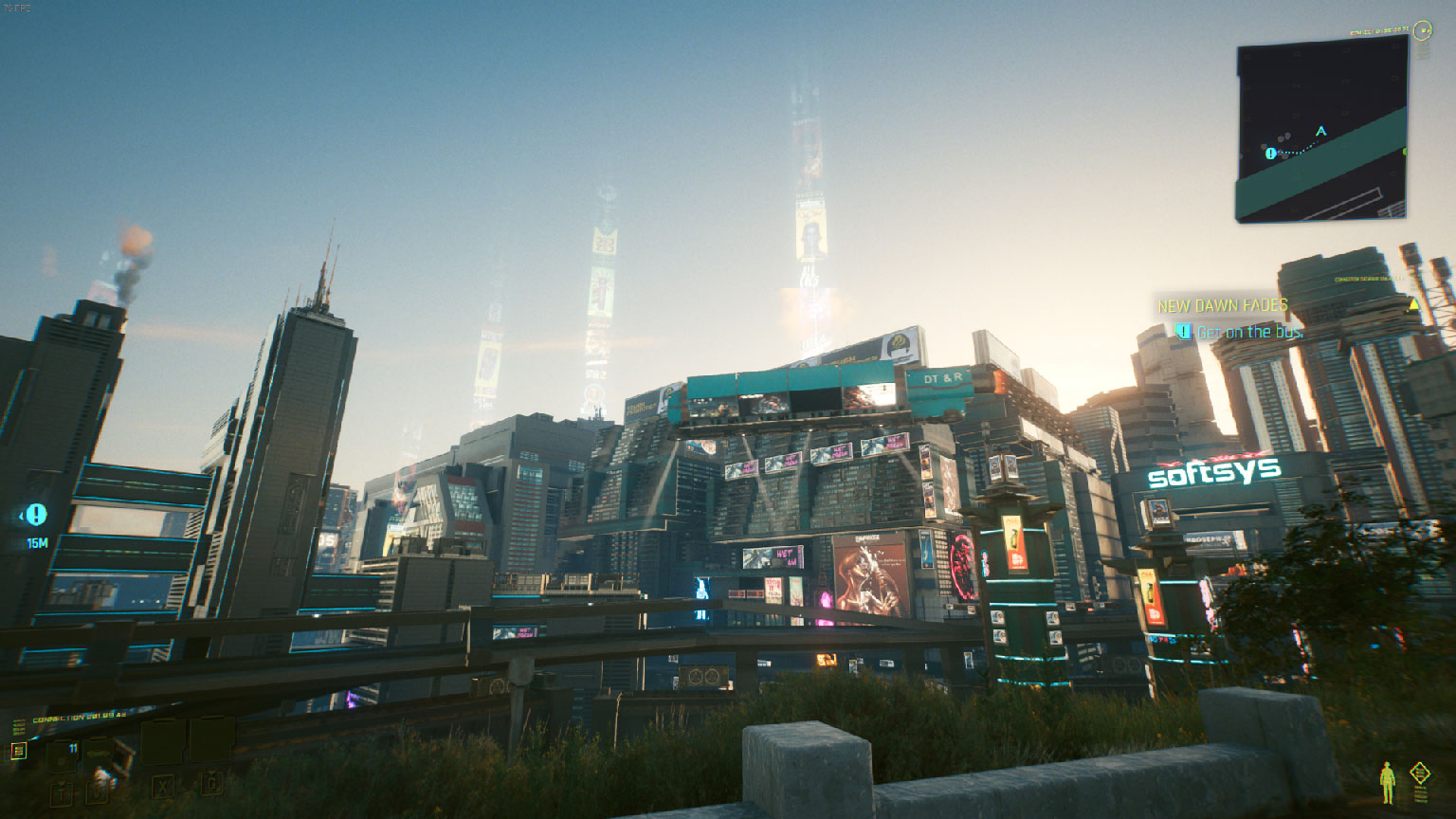Click the quest marker on the minimap

[1270, 153]
